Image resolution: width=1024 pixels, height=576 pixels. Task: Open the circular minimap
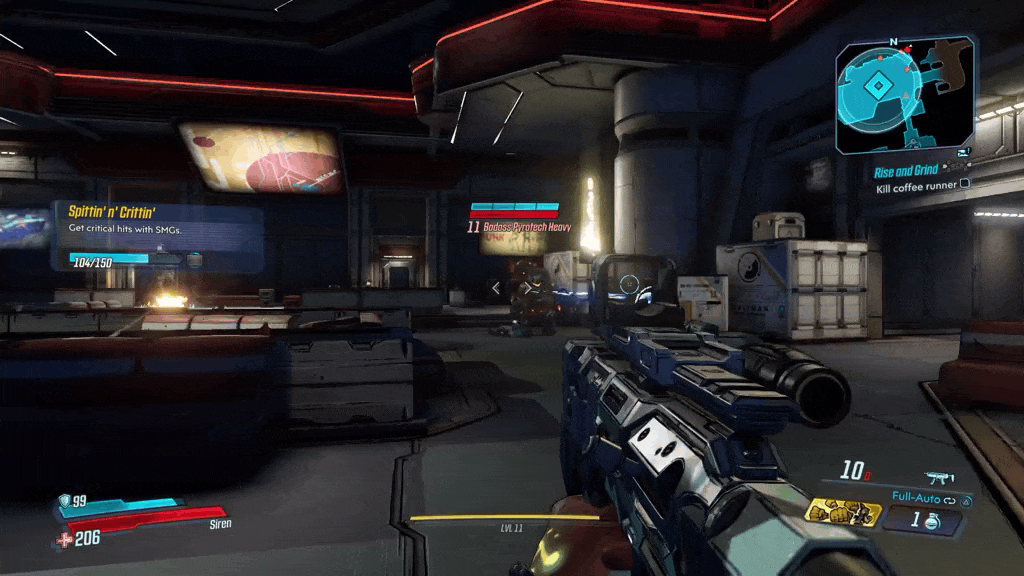[x=877, y=90]
